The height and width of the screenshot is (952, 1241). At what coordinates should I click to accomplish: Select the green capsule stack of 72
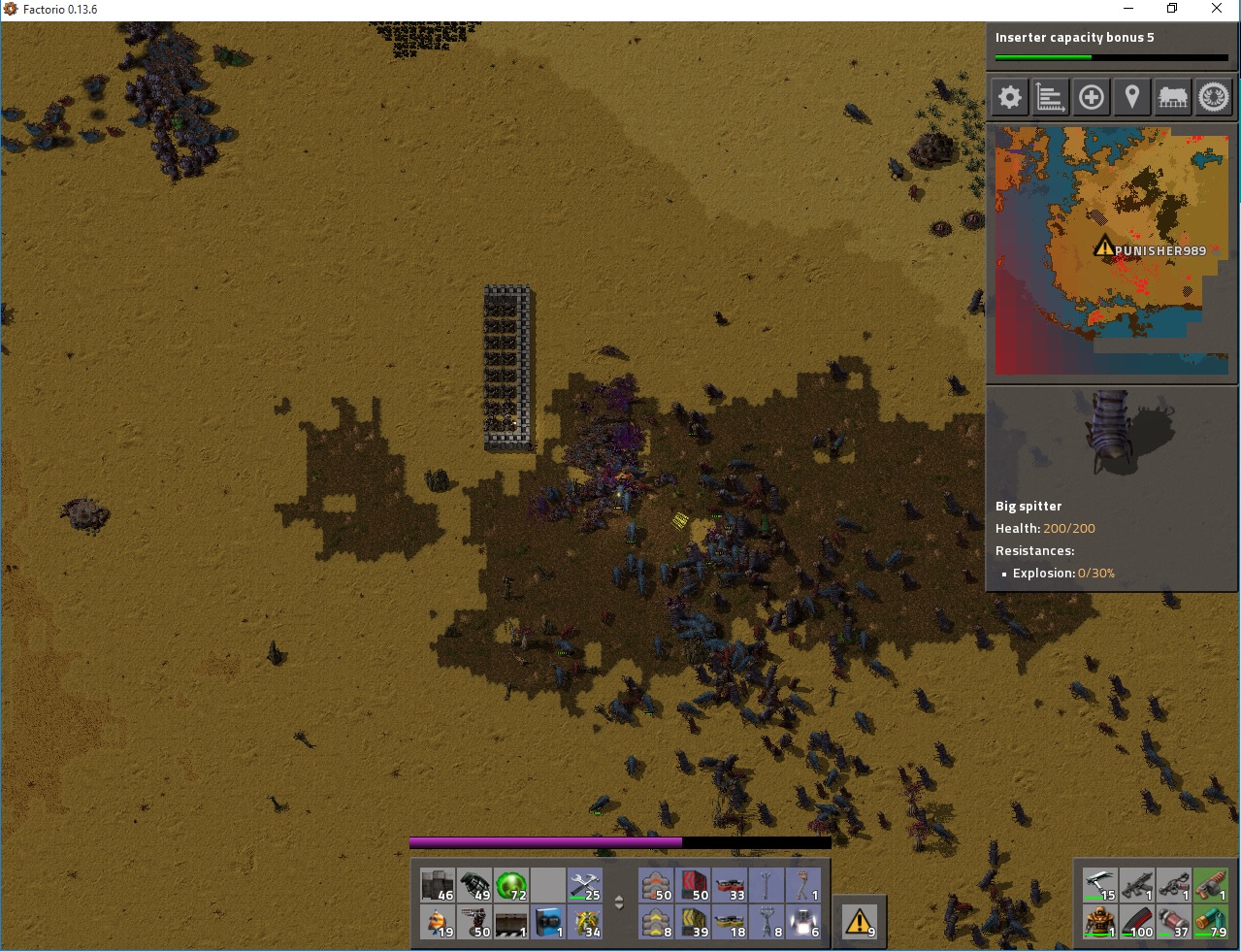511,886
